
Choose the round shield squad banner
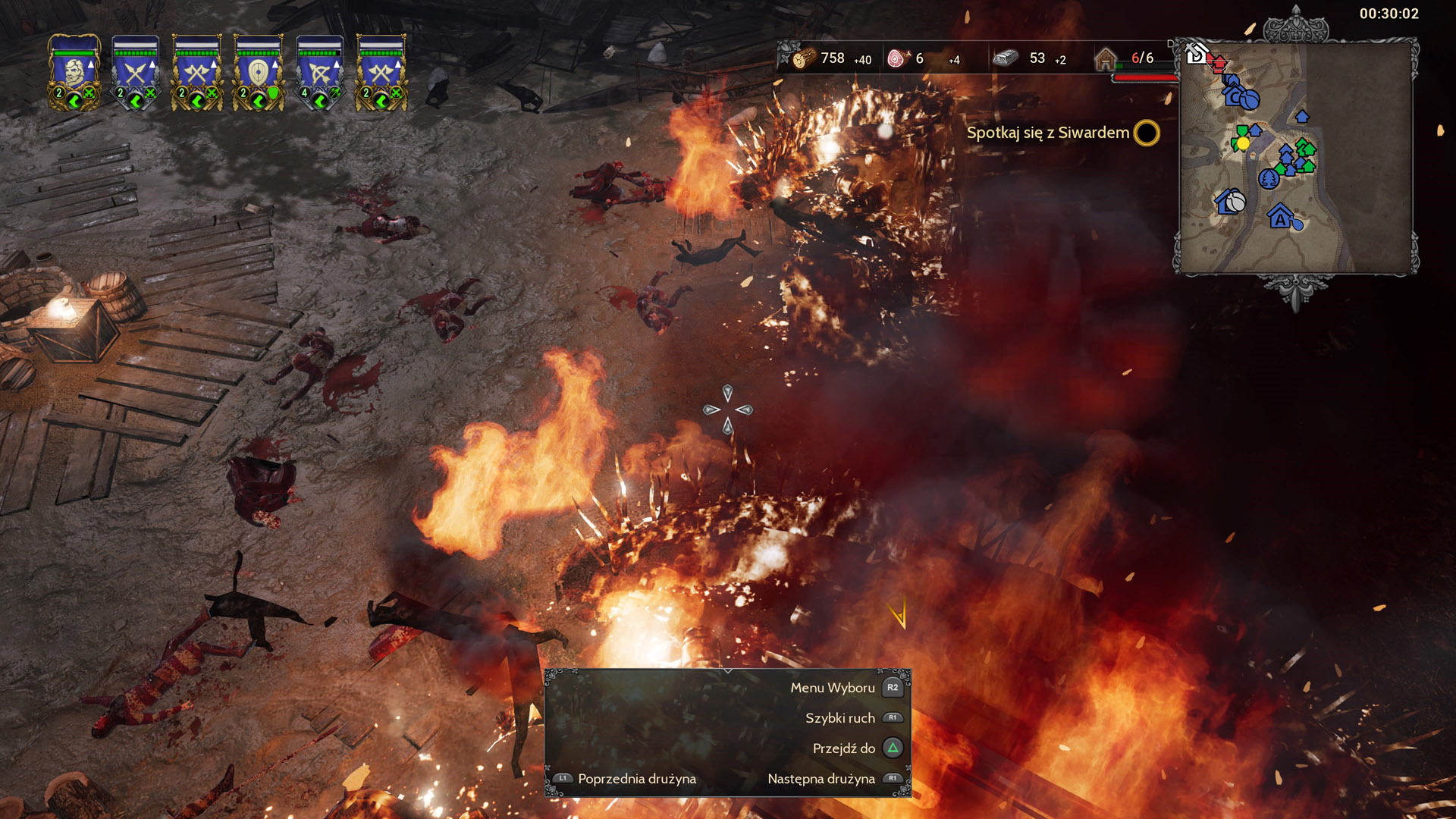(x=259, y=73)
